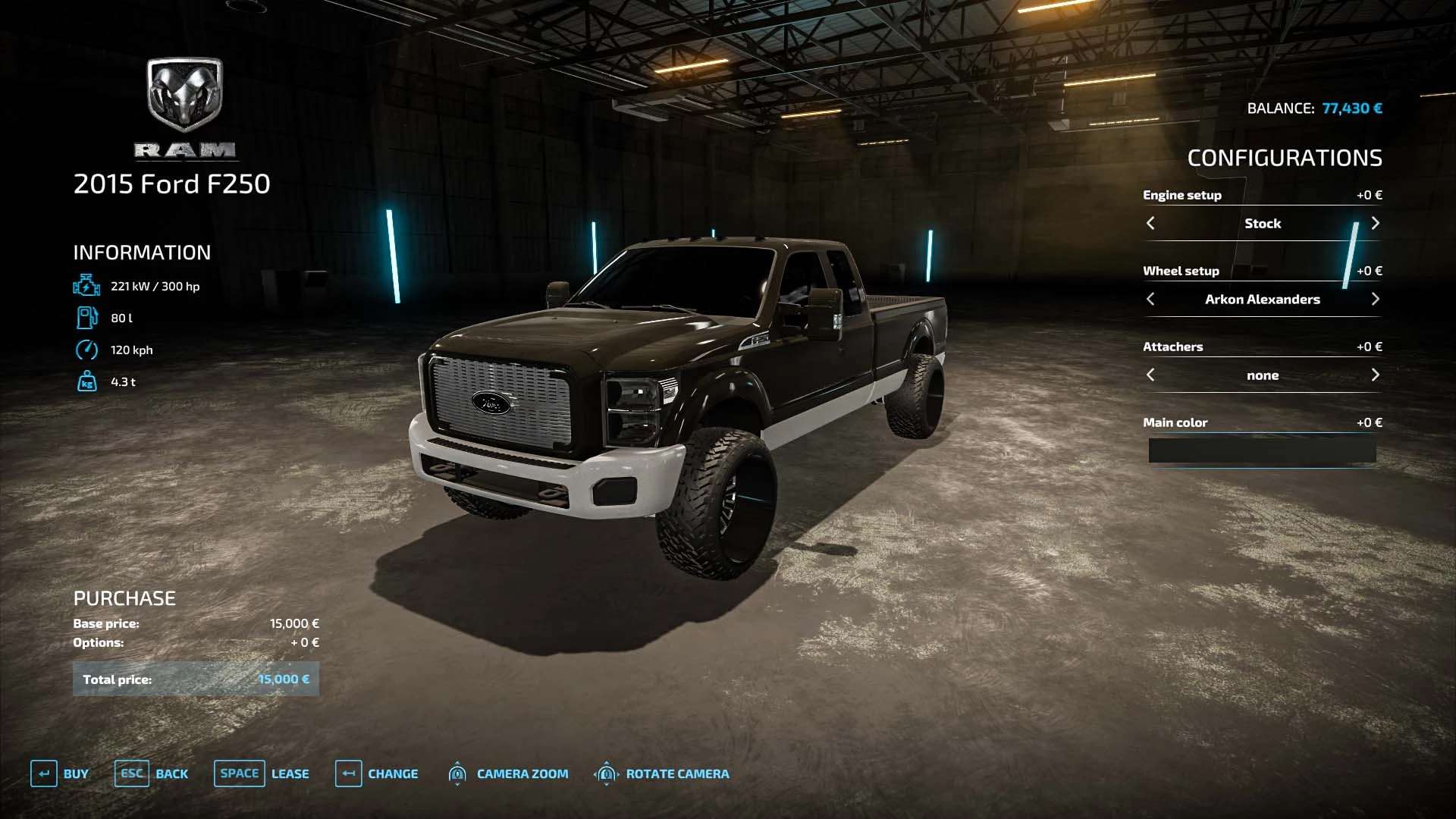The height and width of the screenshot is (819, 1456).
Task: Select previous Engine setup option
Action: click(1150, 223)
